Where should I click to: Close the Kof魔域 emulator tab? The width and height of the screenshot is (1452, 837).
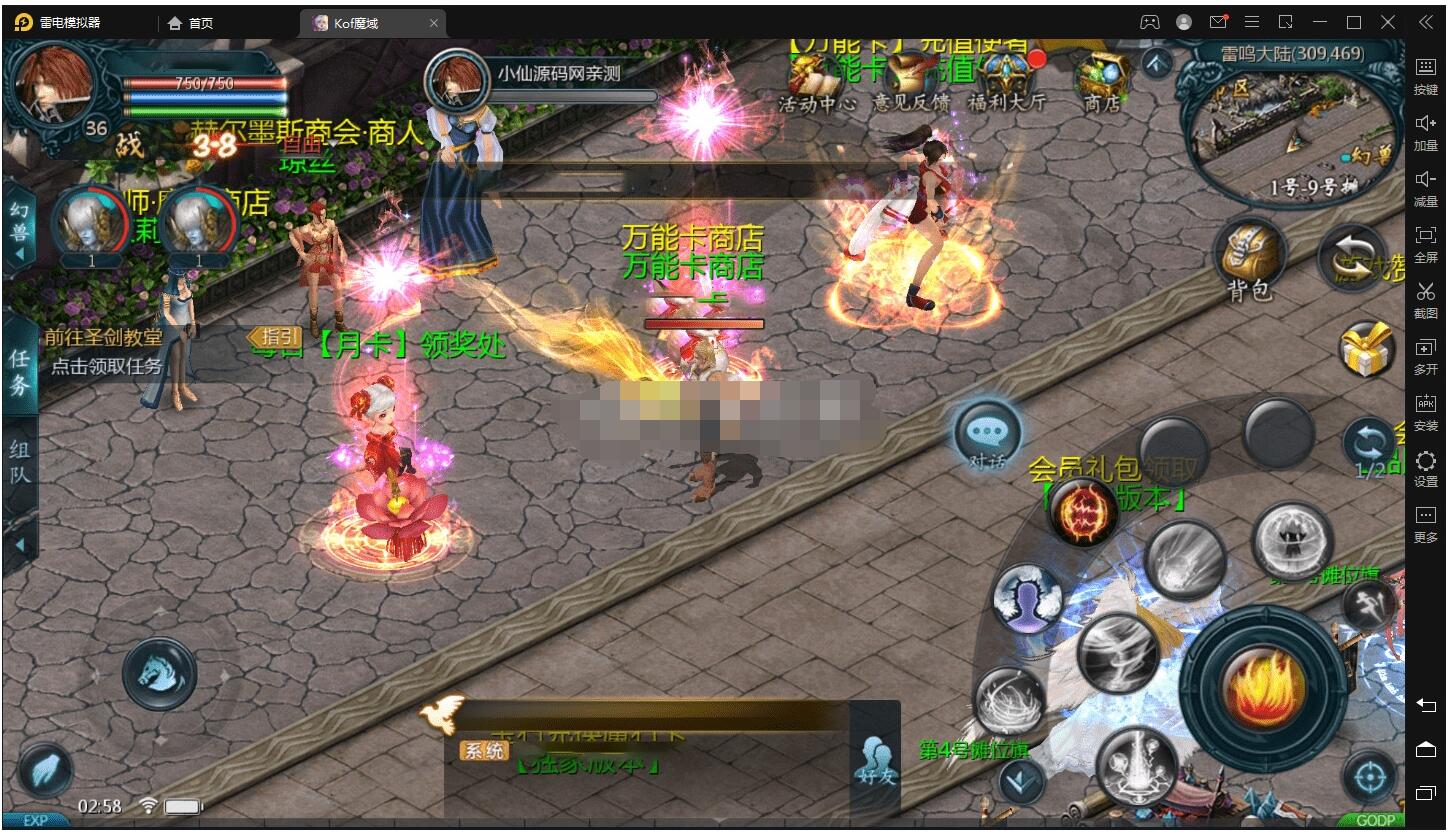point(433,23)
